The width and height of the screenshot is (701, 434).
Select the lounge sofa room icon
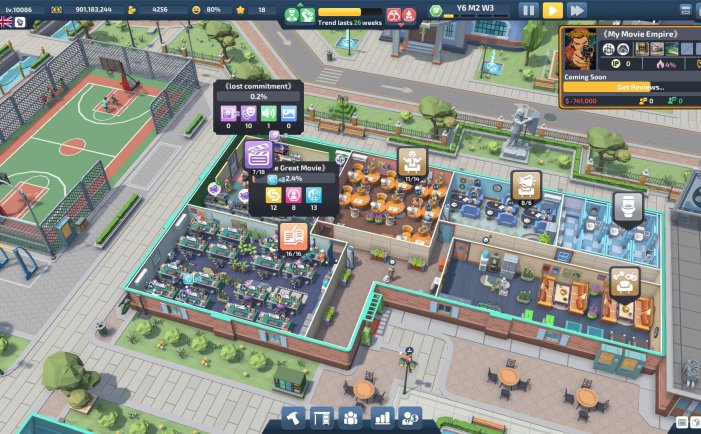coord(625,282)
